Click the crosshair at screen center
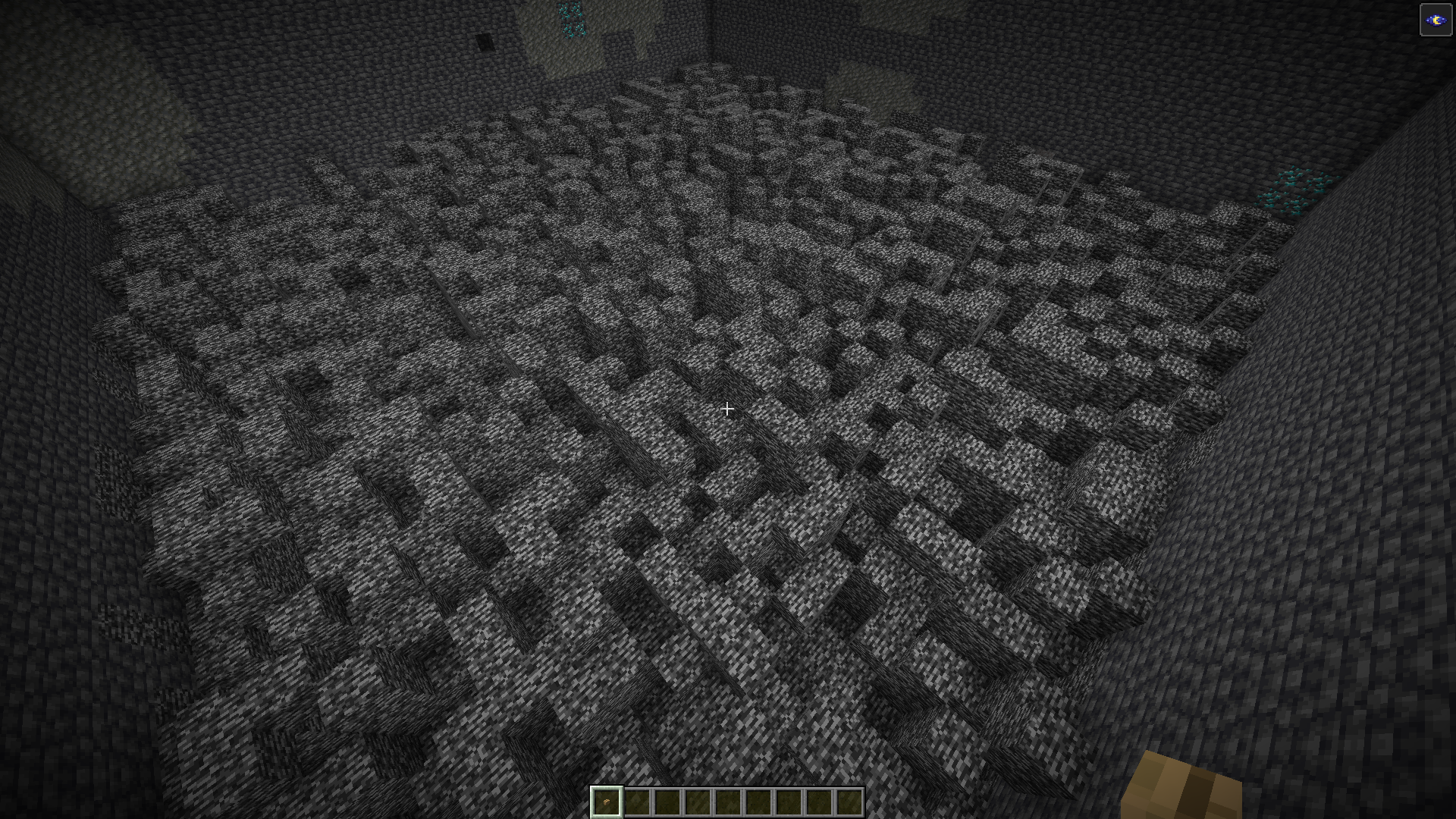 [726, 409]
